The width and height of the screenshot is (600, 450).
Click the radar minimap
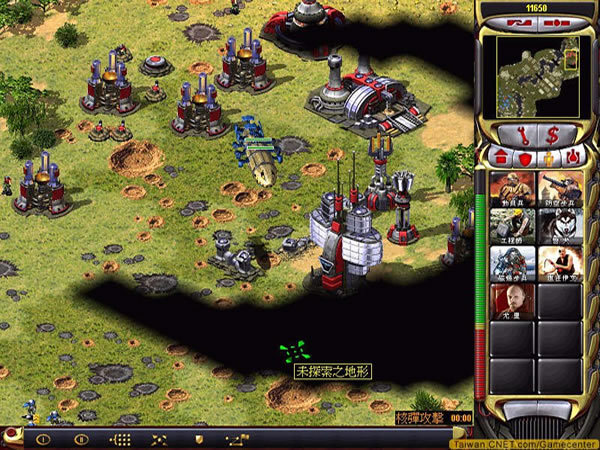(x=535, y=72)
